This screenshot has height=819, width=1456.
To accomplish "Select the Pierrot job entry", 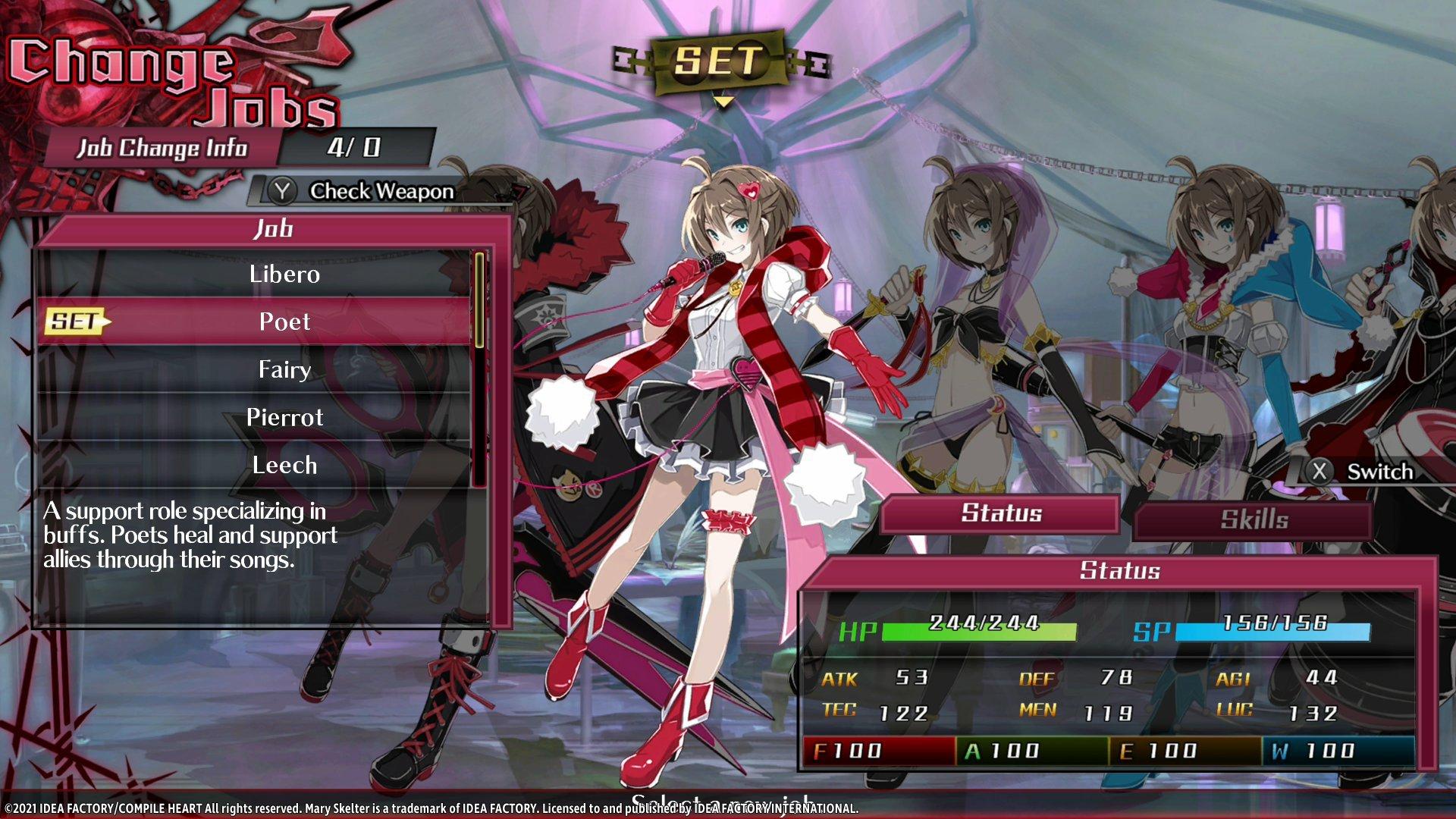I will (284, 417).
